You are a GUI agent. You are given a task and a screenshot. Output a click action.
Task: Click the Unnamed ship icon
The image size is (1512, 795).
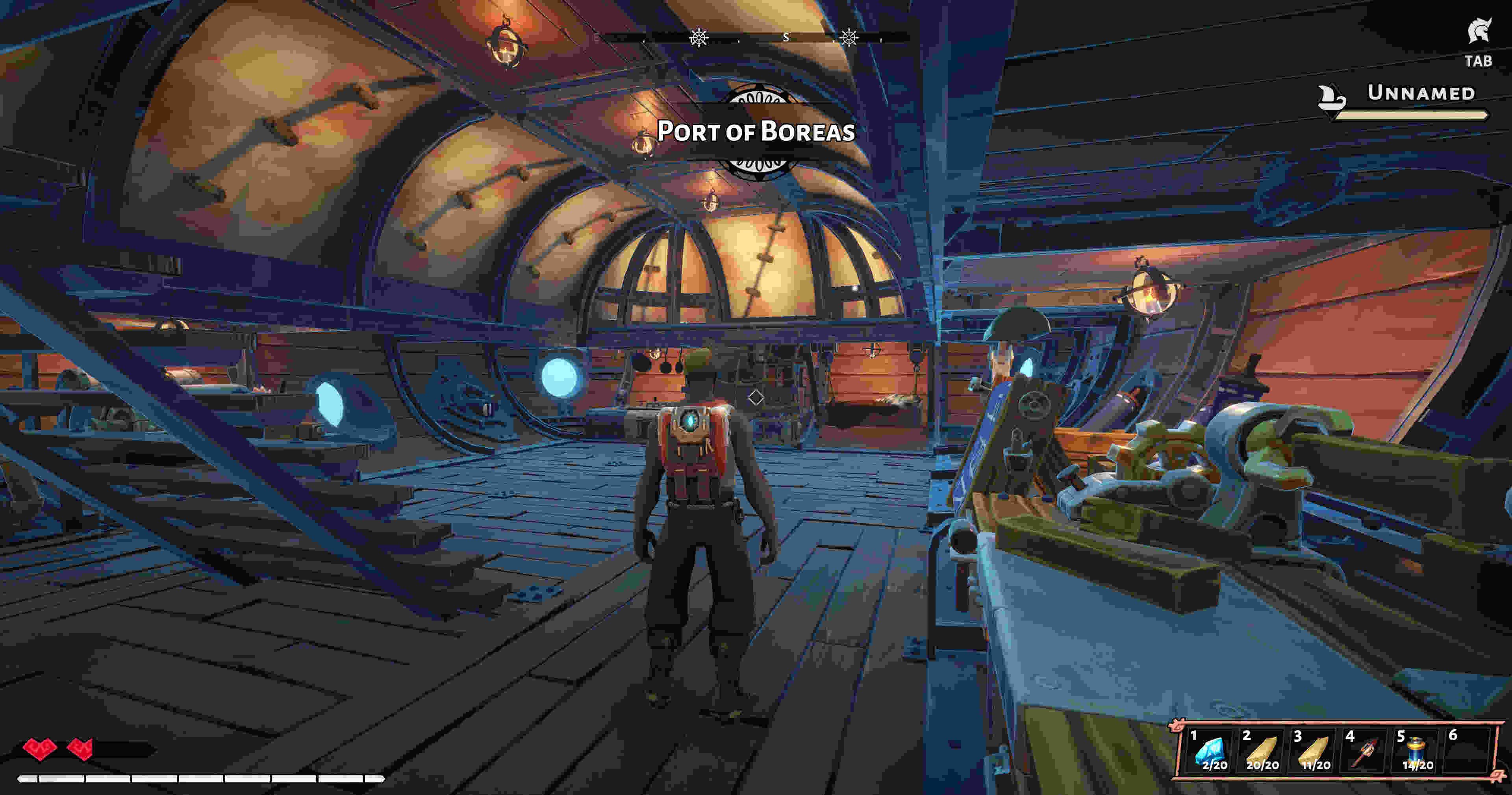click(x=1332, y=98)
